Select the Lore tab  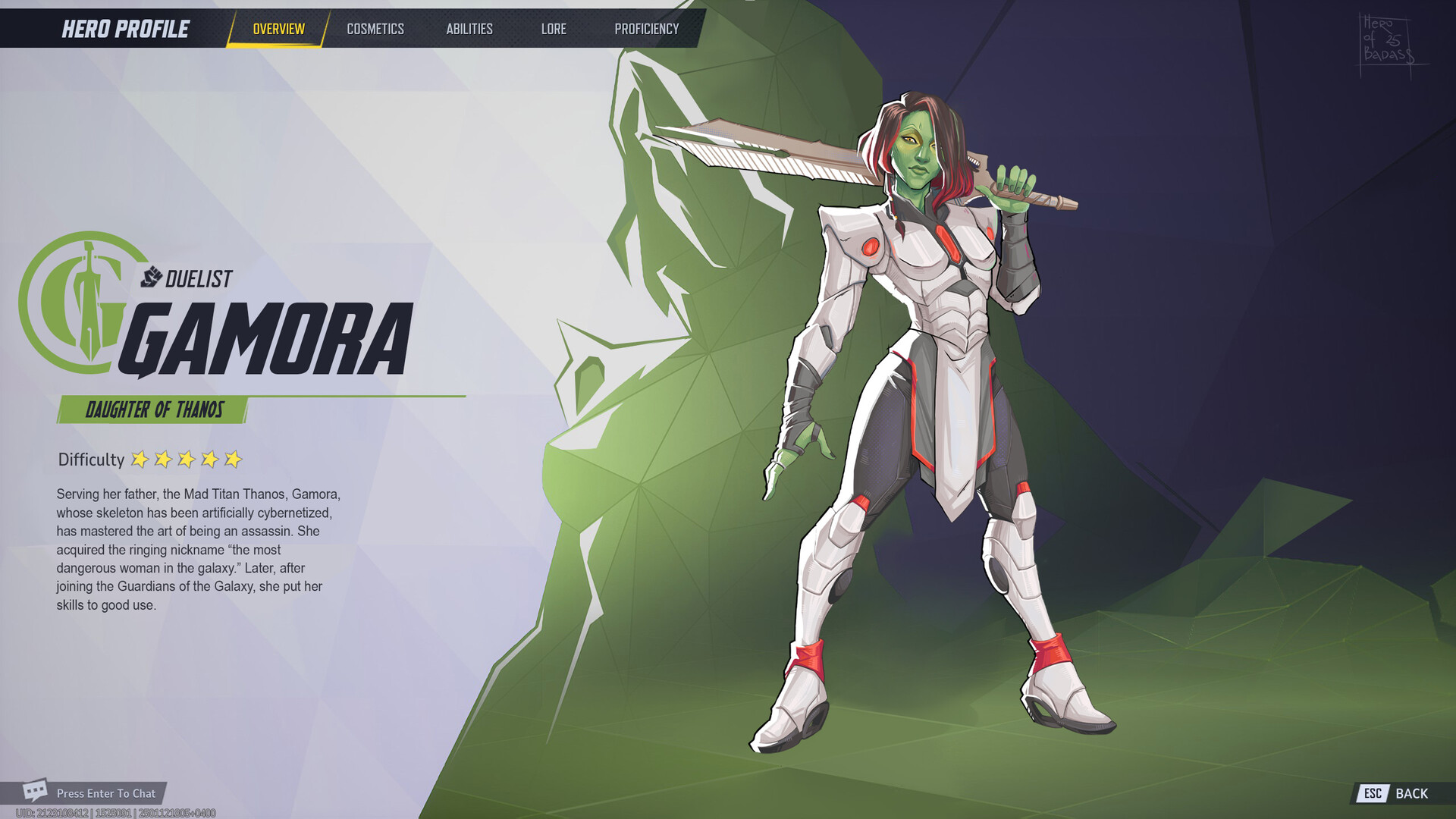554,29
